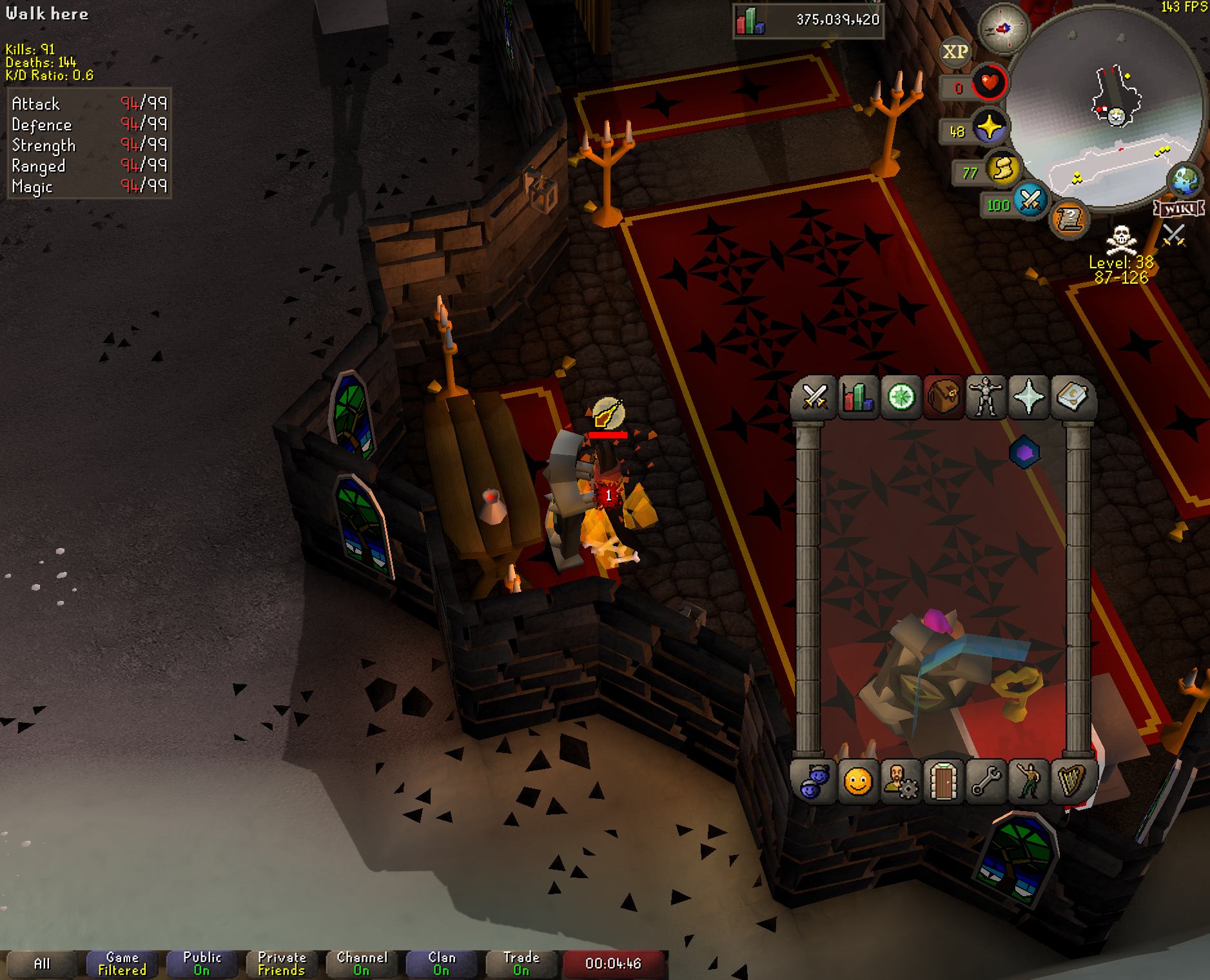1210x980 pixels.
Task: Switch to the Emotes tab
Action: pos(1029,782)
